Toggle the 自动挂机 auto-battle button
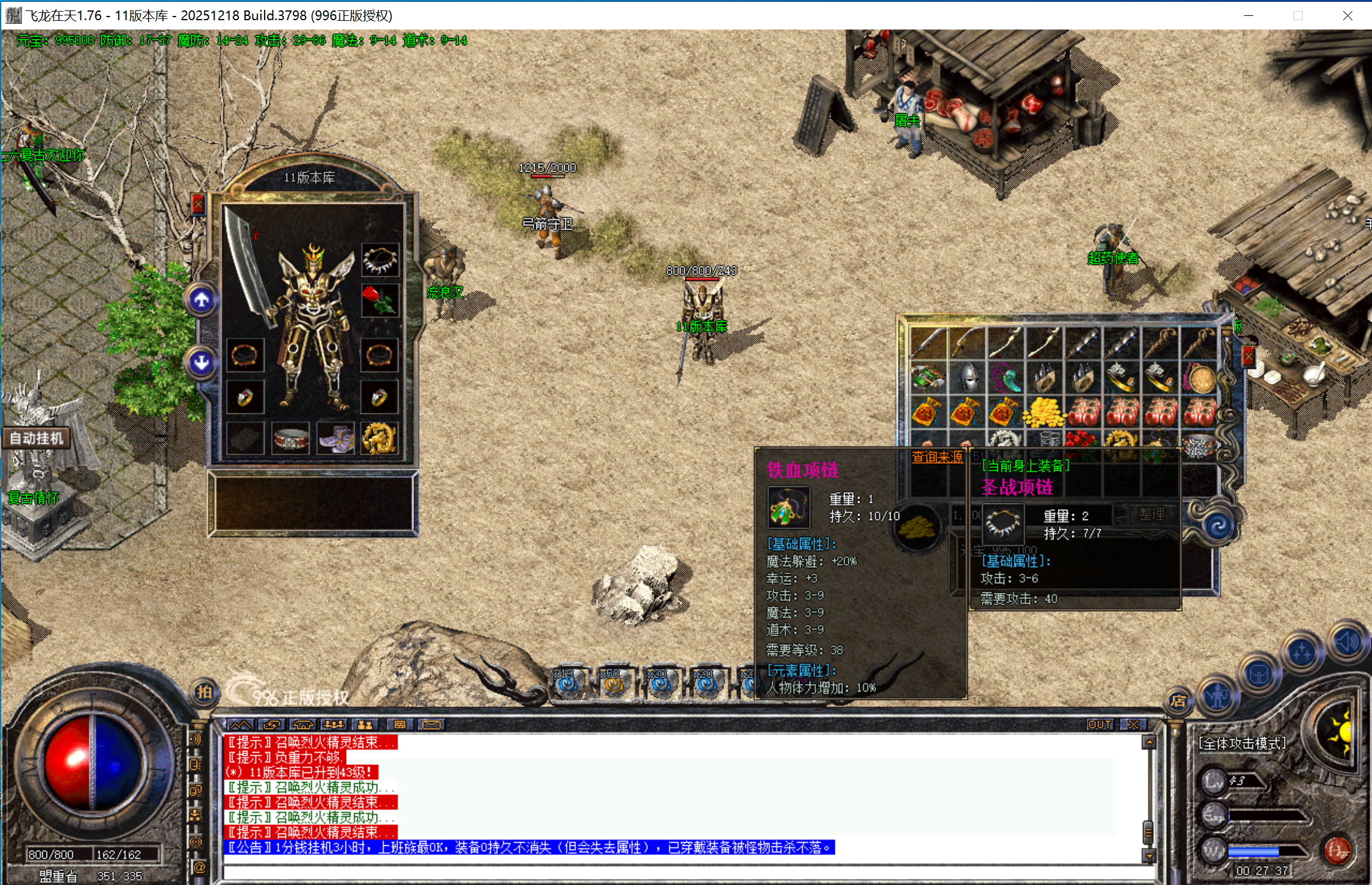 click(x=36, y=439)
